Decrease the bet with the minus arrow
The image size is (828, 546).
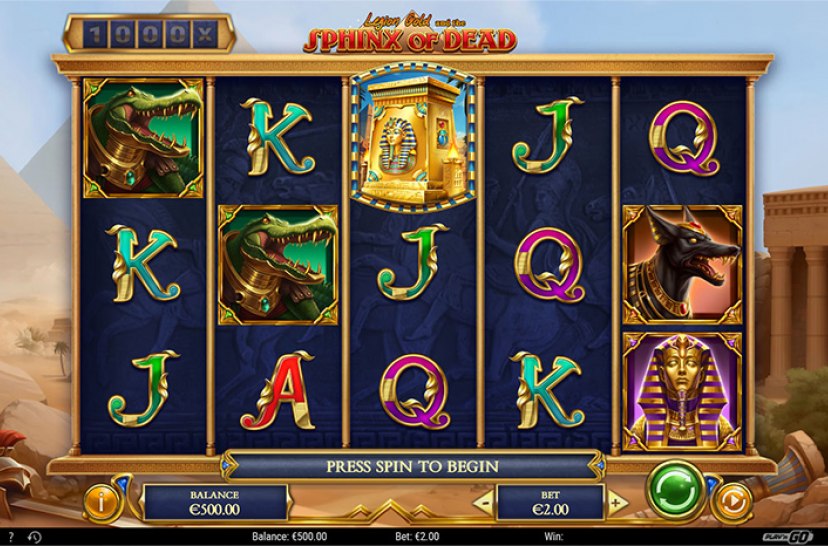pyautogui.click(x=484, y=500)
